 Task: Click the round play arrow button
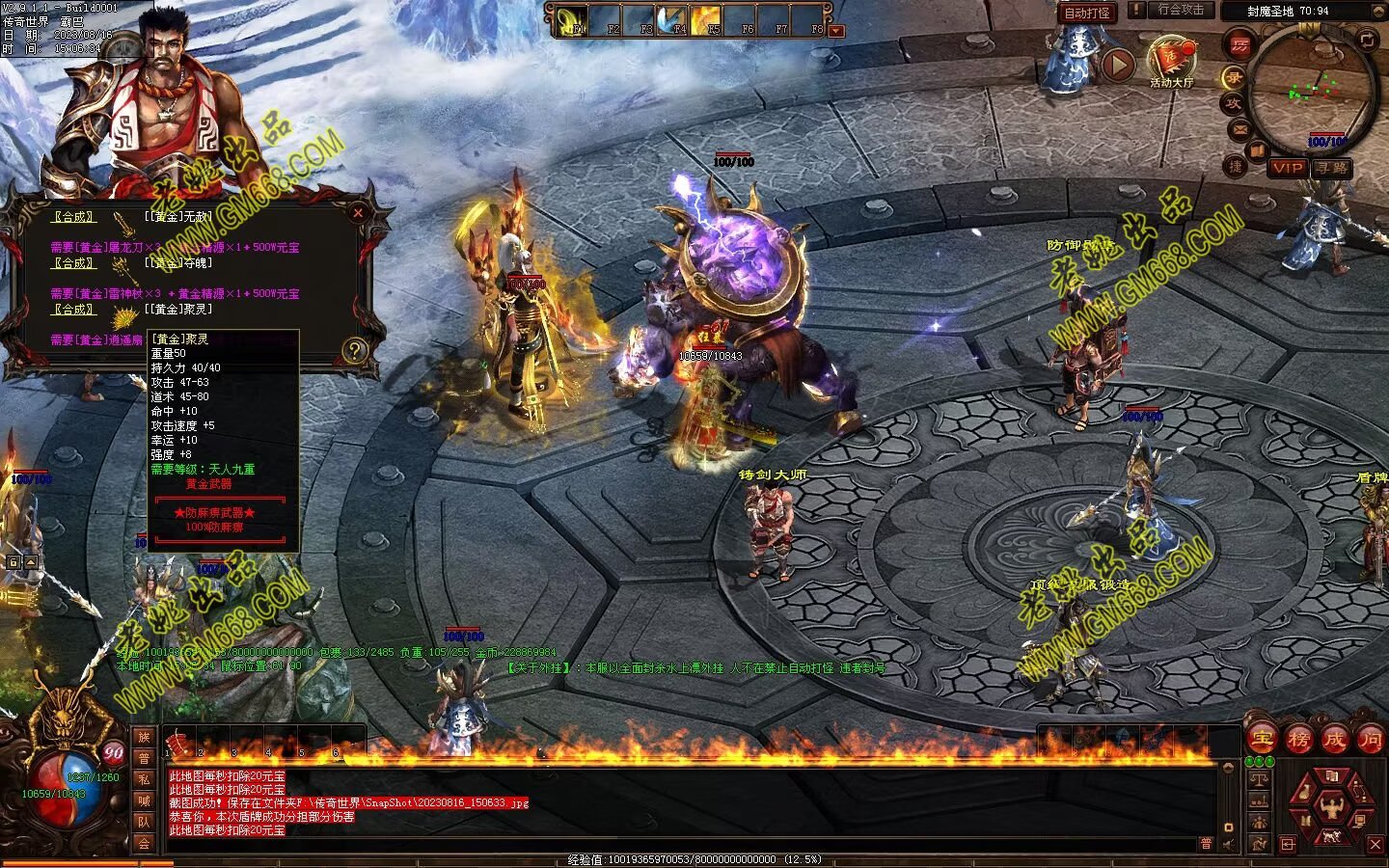point(1117,65)
